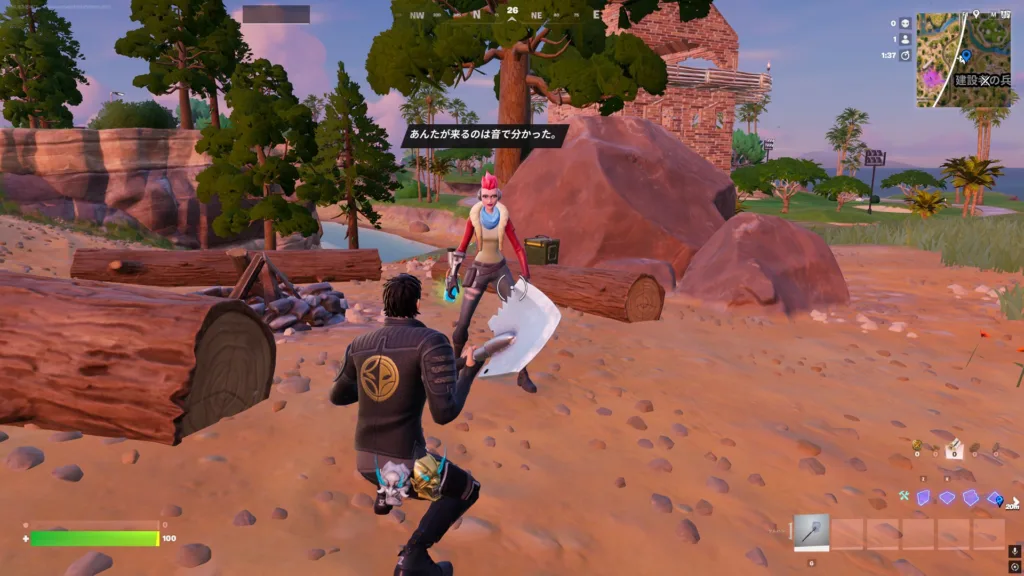The width and height of the screenshot is (1024, 576).
Task: Click the blue map marker pin on minimap
Action: click(965, 56)
